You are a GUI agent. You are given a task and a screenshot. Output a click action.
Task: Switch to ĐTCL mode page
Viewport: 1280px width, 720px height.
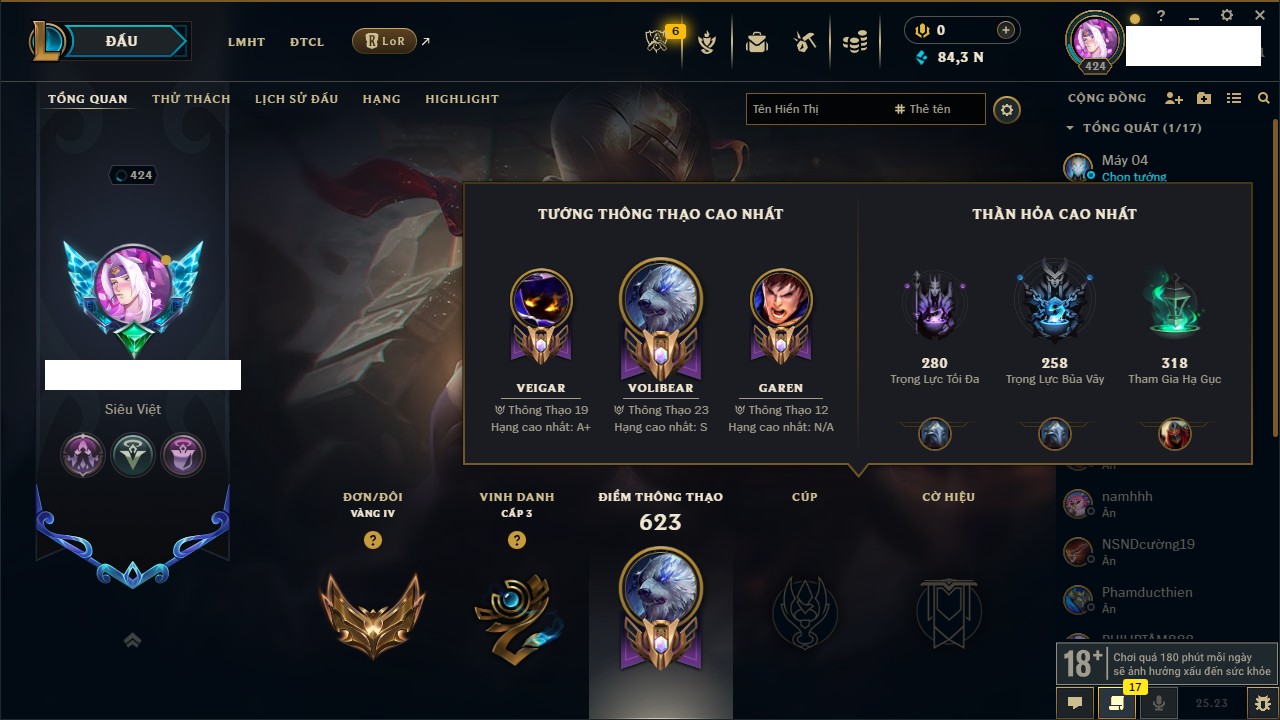coord(307,42)
